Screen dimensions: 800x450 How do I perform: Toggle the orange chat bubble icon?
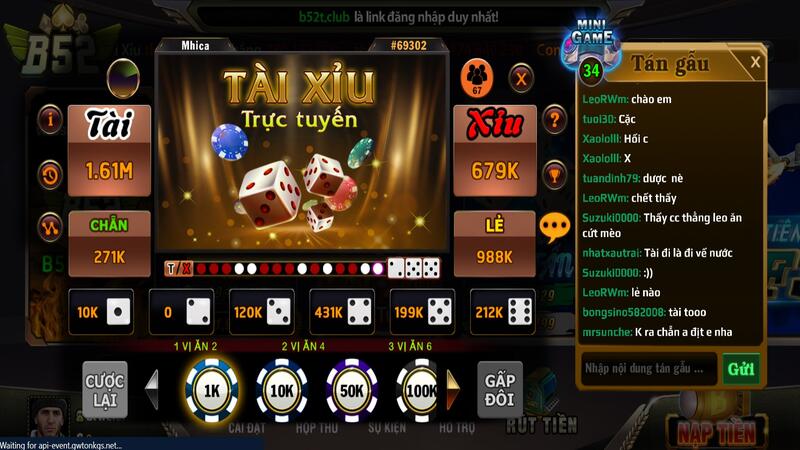coord(554,227)
